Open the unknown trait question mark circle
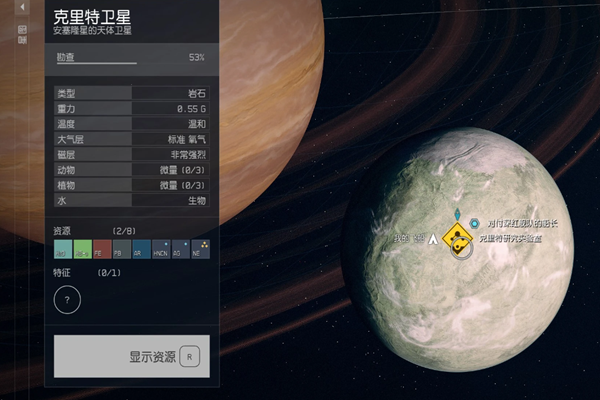The height and width of the screenshot is (400, 600). tap(67, 299)
